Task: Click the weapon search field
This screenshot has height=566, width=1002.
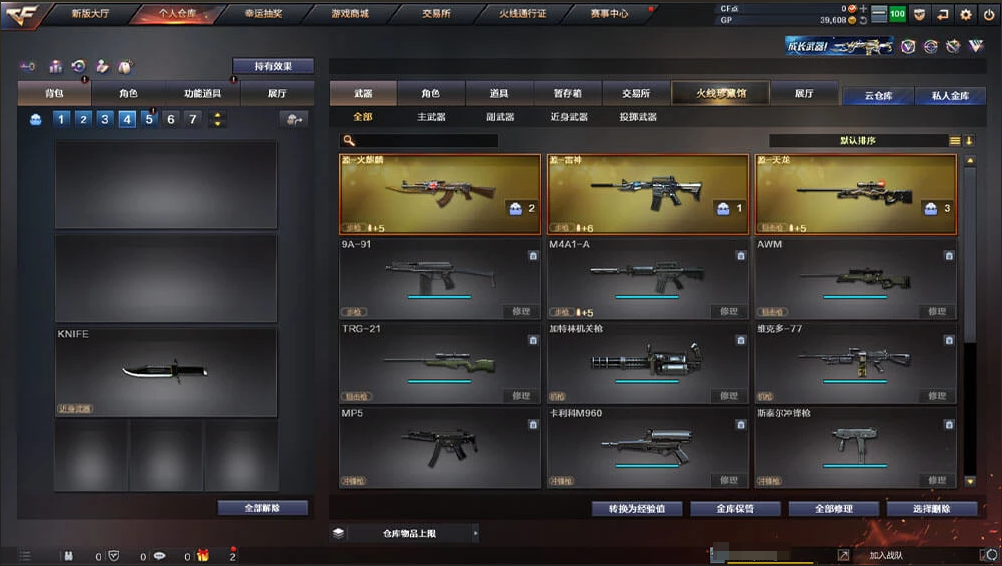Action: coord(425,141)
